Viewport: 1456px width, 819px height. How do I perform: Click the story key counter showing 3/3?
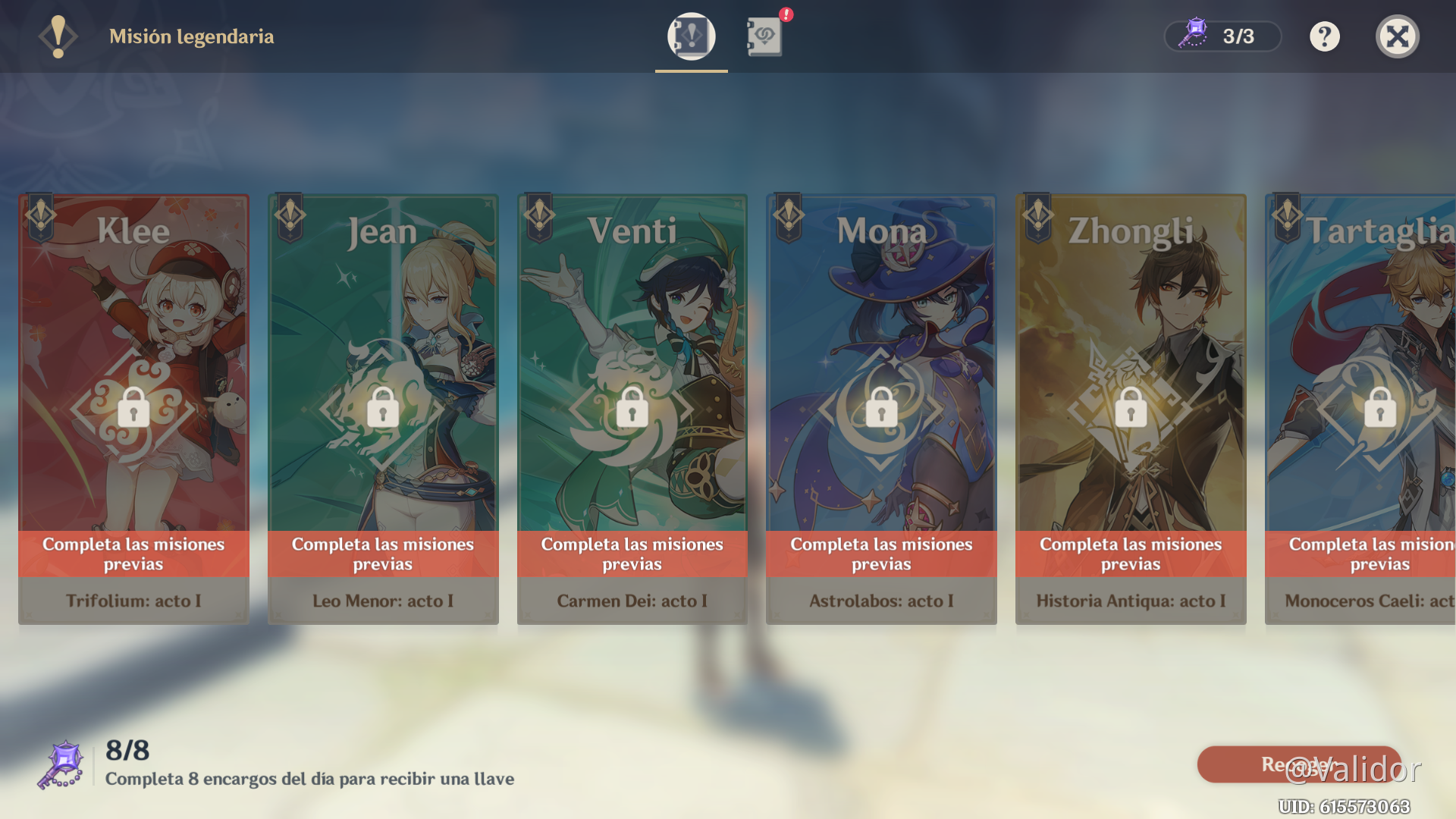coord(1222,36)
